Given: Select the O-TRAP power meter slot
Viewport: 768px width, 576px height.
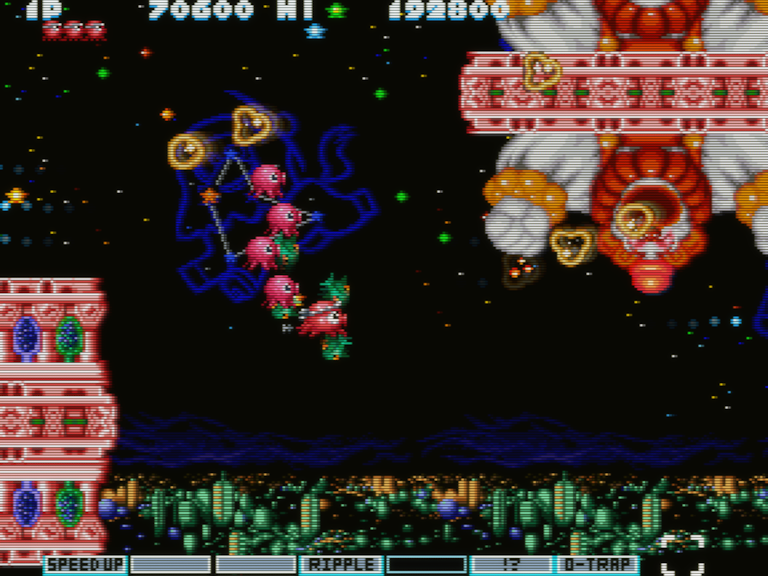Looking at the screenshot, I should click(597, 564).
